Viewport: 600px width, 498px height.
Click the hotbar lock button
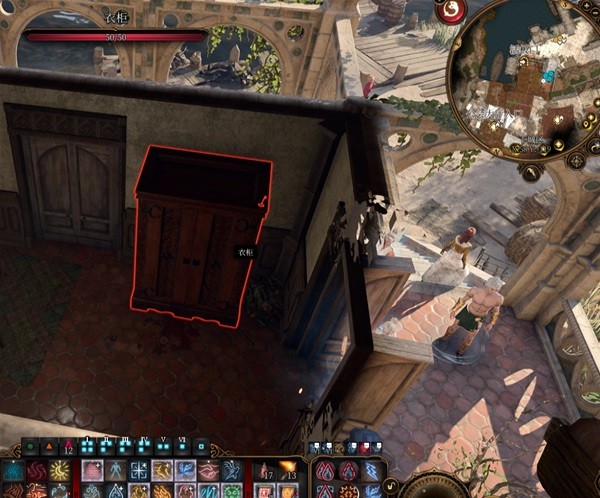click(x=202, y=447)
